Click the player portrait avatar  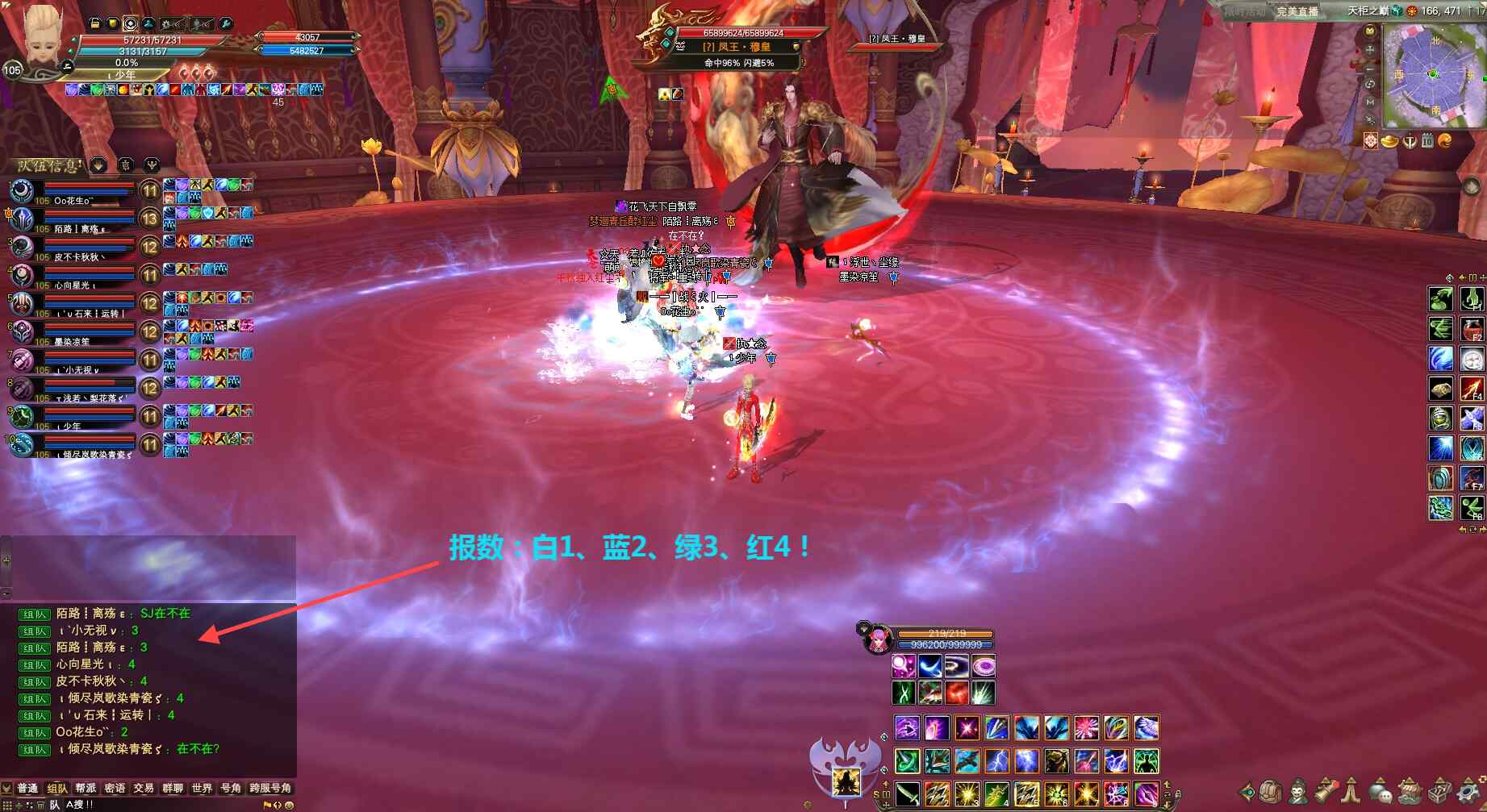[42, 36]
